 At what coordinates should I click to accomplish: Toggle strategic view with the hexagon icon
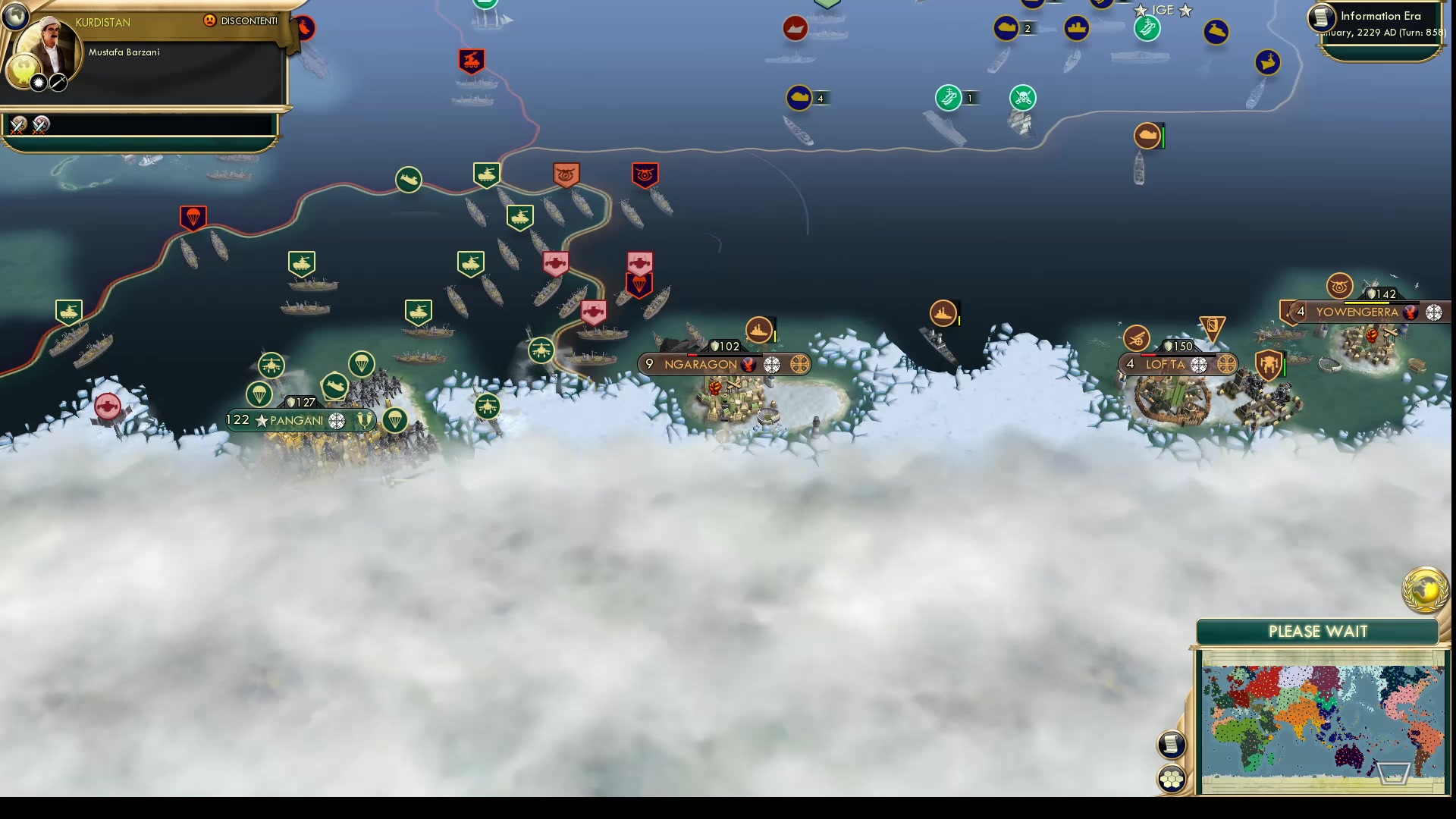1171,777
